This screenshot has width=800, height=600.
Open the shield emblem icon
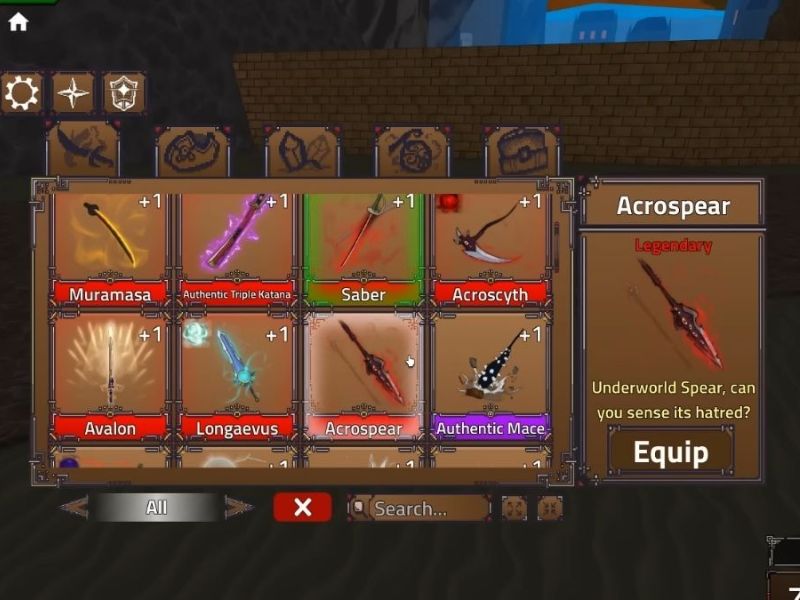(125, 93)
